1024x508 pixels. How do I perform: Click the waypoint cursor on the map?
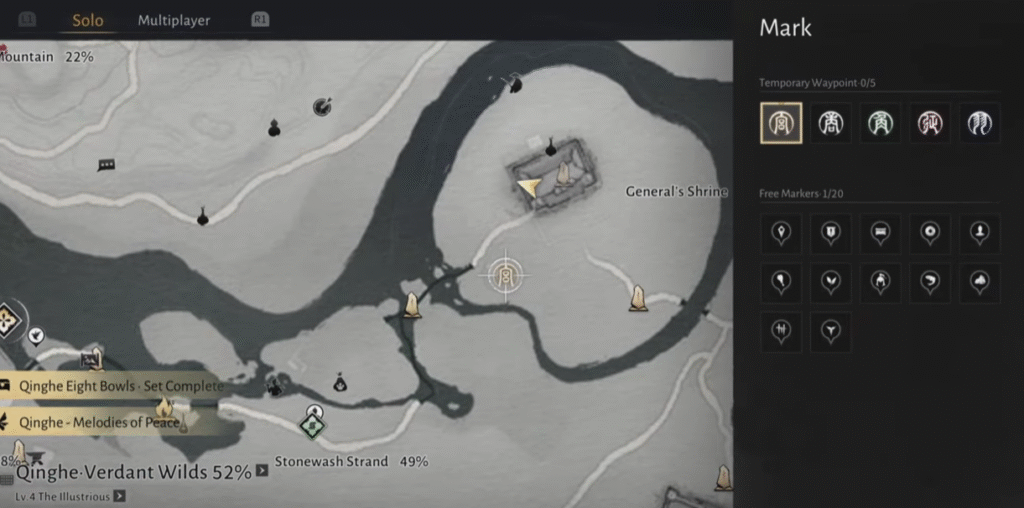(506, 273)
